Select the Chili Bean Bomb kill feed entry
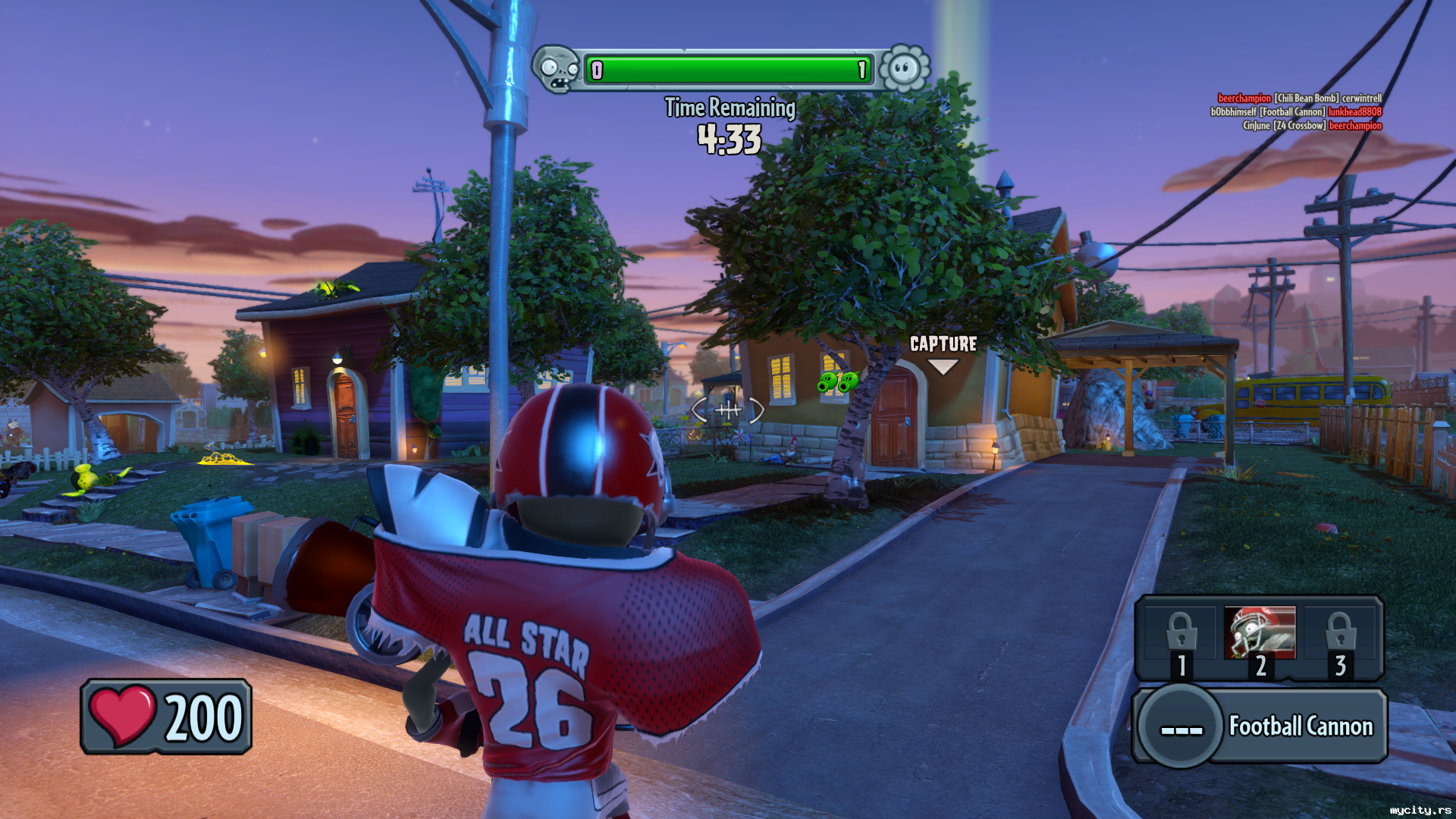This screenshot has width=1456, height=819. (1299, 98)
